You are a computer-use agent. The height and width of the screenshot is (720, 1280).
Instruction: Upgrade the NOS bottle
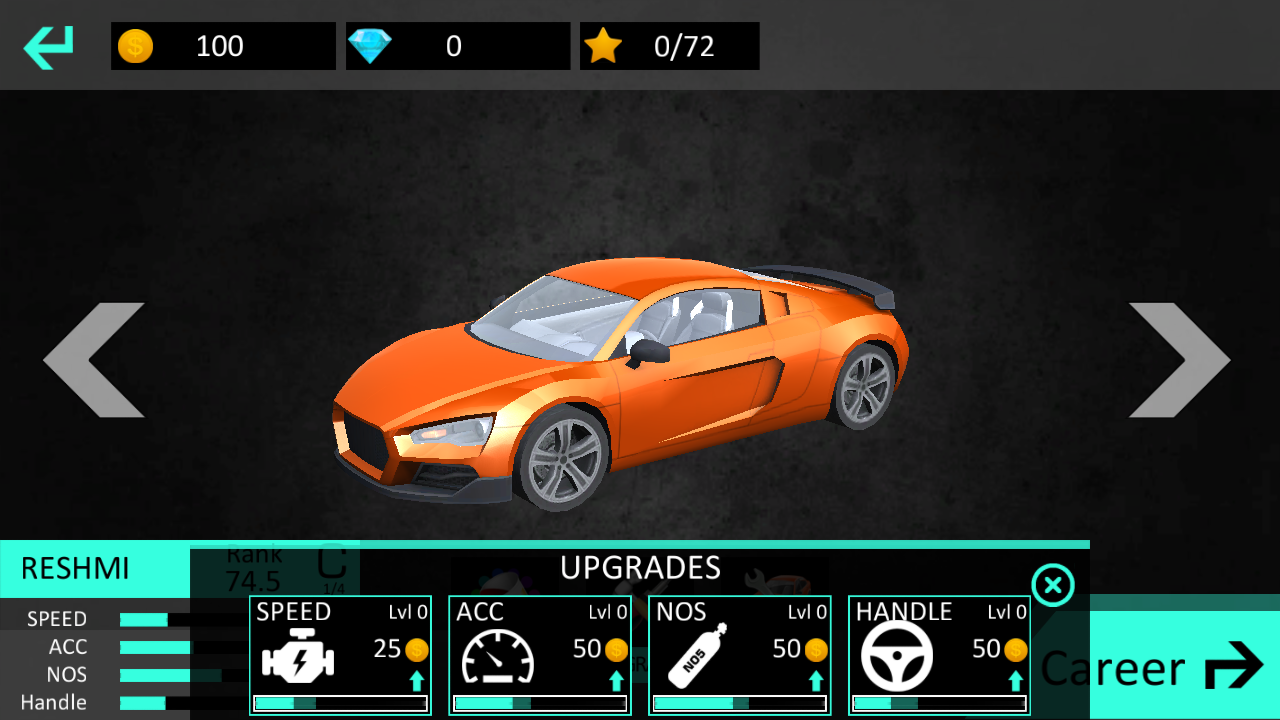[x=740, y=655]
